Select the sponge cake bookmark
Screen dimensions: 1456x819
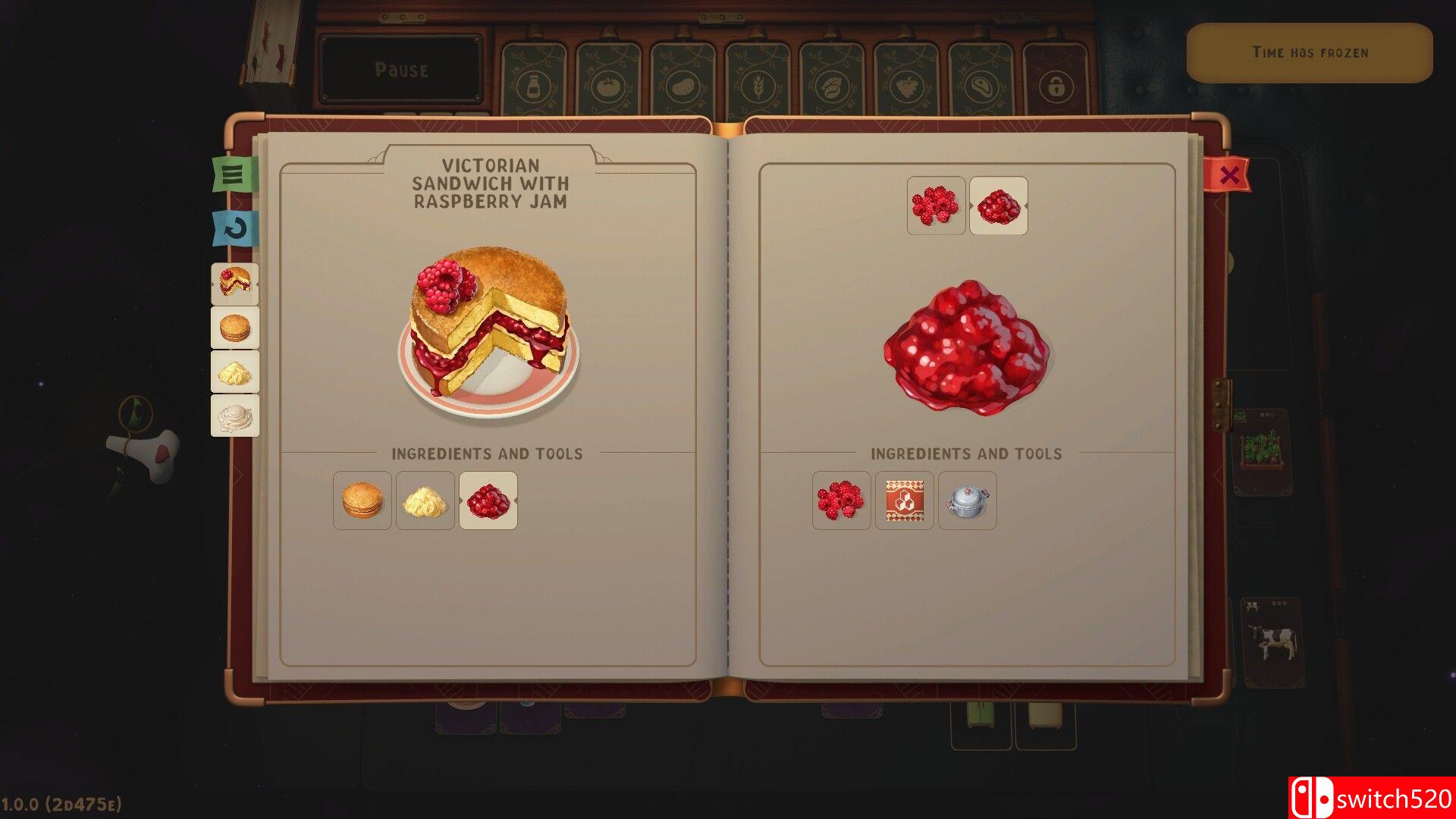[x=235, y=328]
